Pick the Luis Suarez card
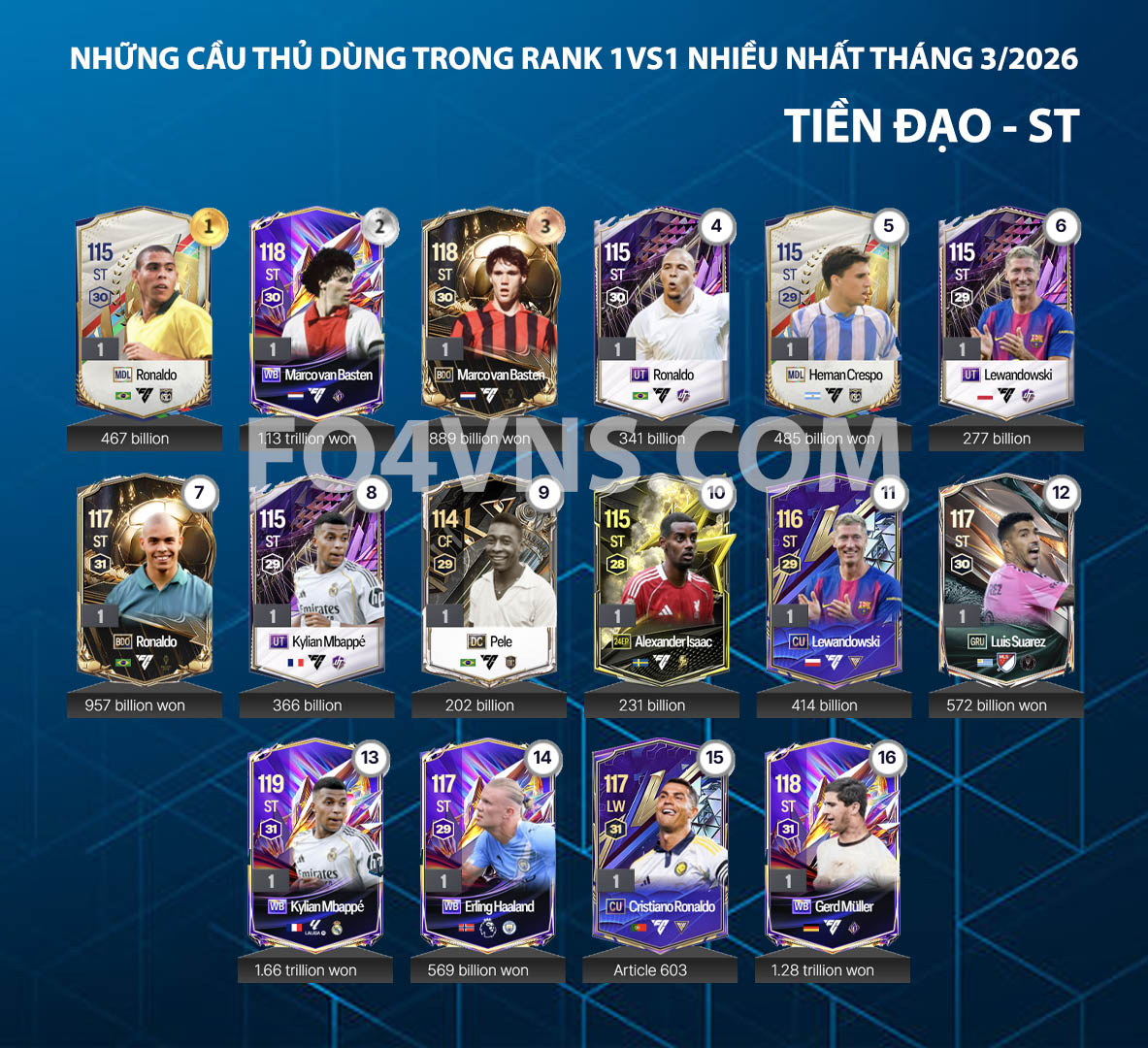Viewport: 1148px width, 1048px height. coord(1006,577)
